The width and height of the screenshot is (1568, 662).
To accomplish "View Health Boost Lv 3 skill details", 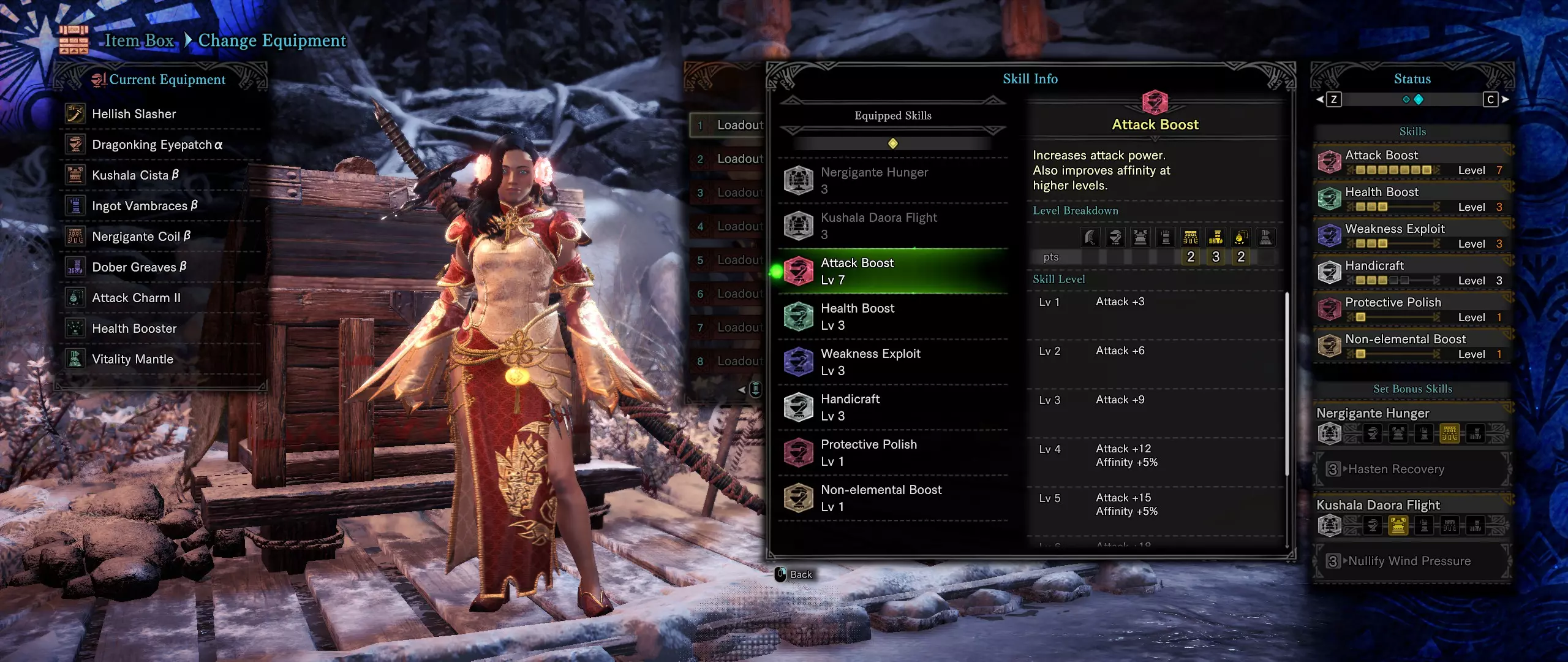I will pyautogui.click(x=892, y=316).
